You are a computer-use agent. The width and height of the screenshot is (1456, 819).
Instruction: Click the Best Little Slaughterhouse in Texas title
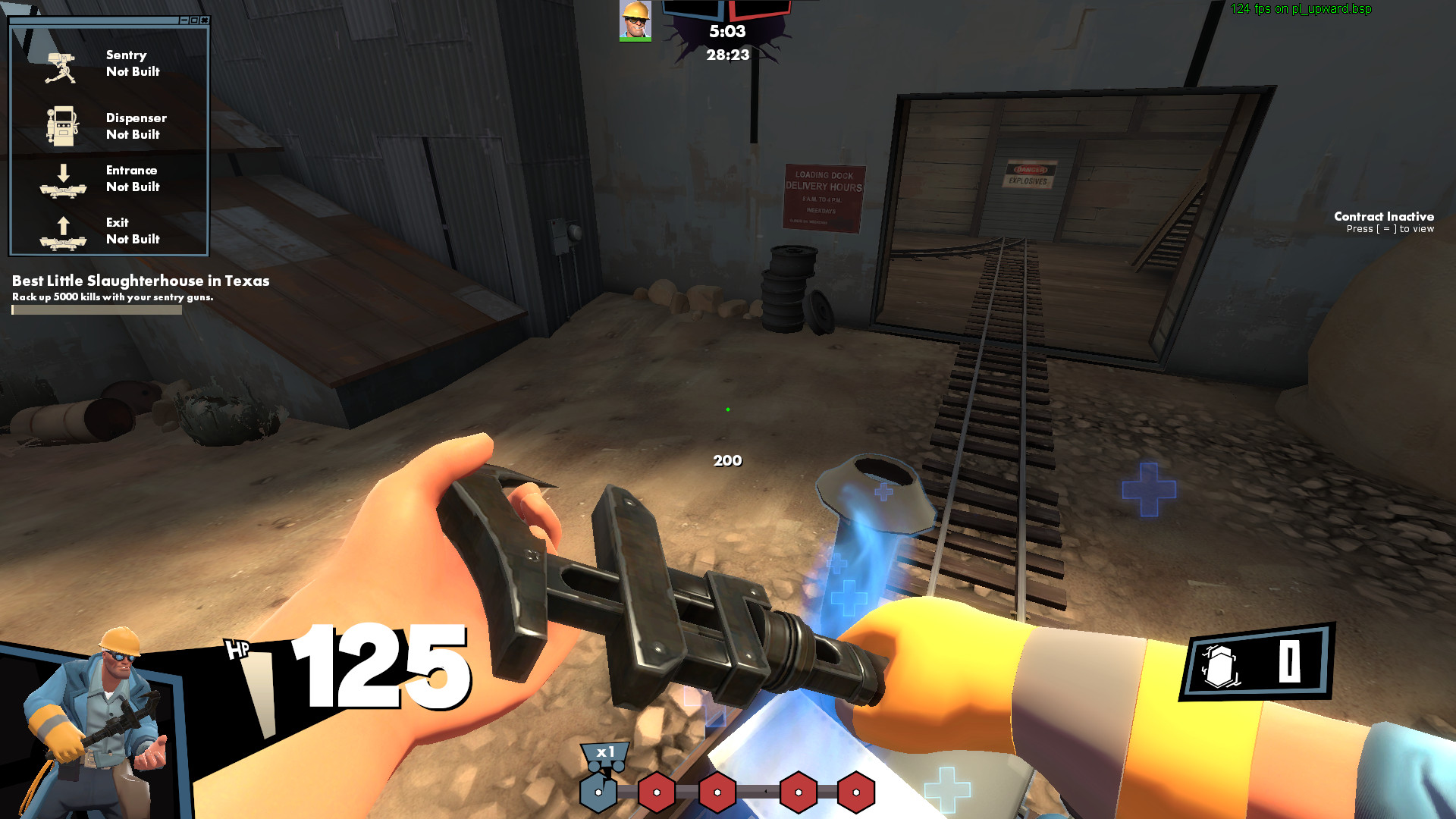coord(140,281)
